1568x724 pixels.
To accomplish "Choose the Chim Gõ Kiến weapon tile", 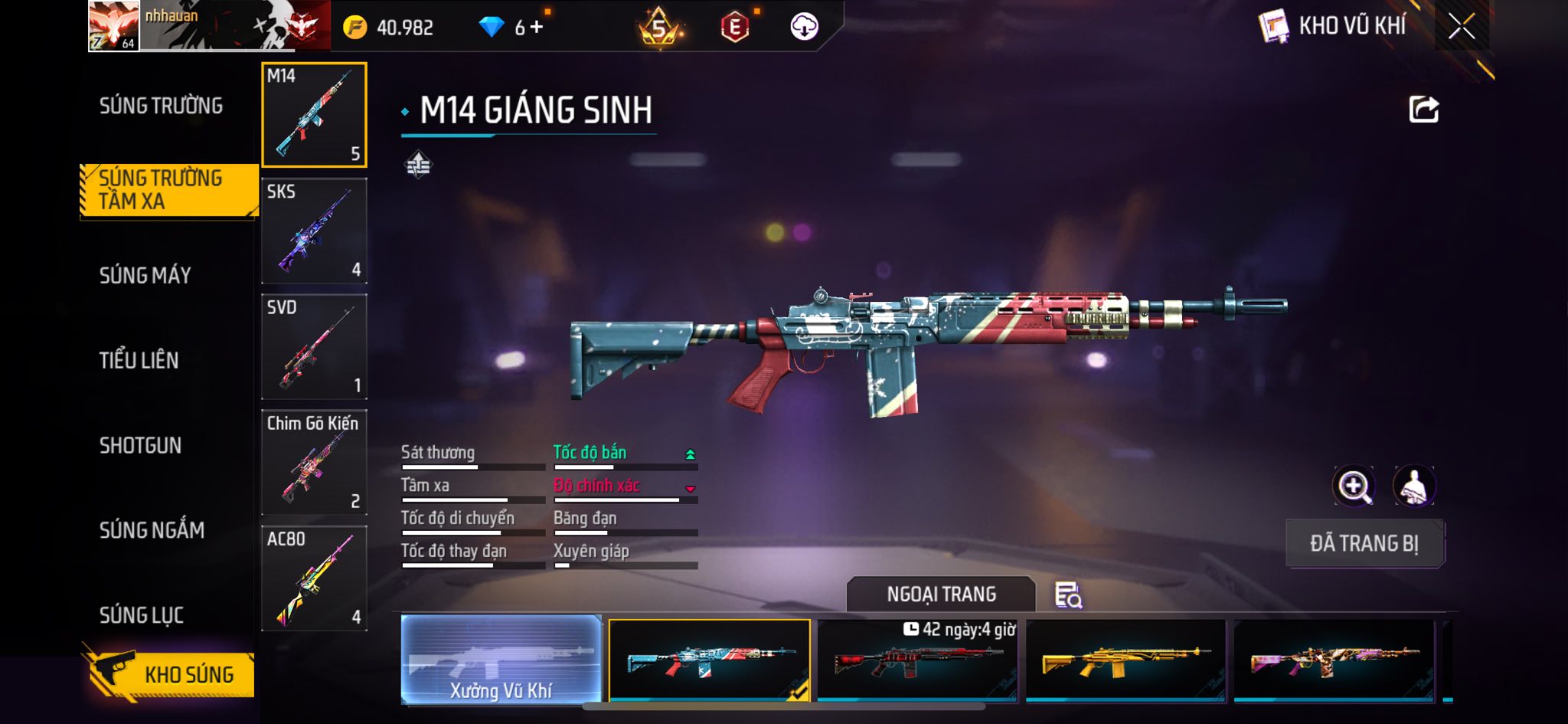I will pos(314,463).
